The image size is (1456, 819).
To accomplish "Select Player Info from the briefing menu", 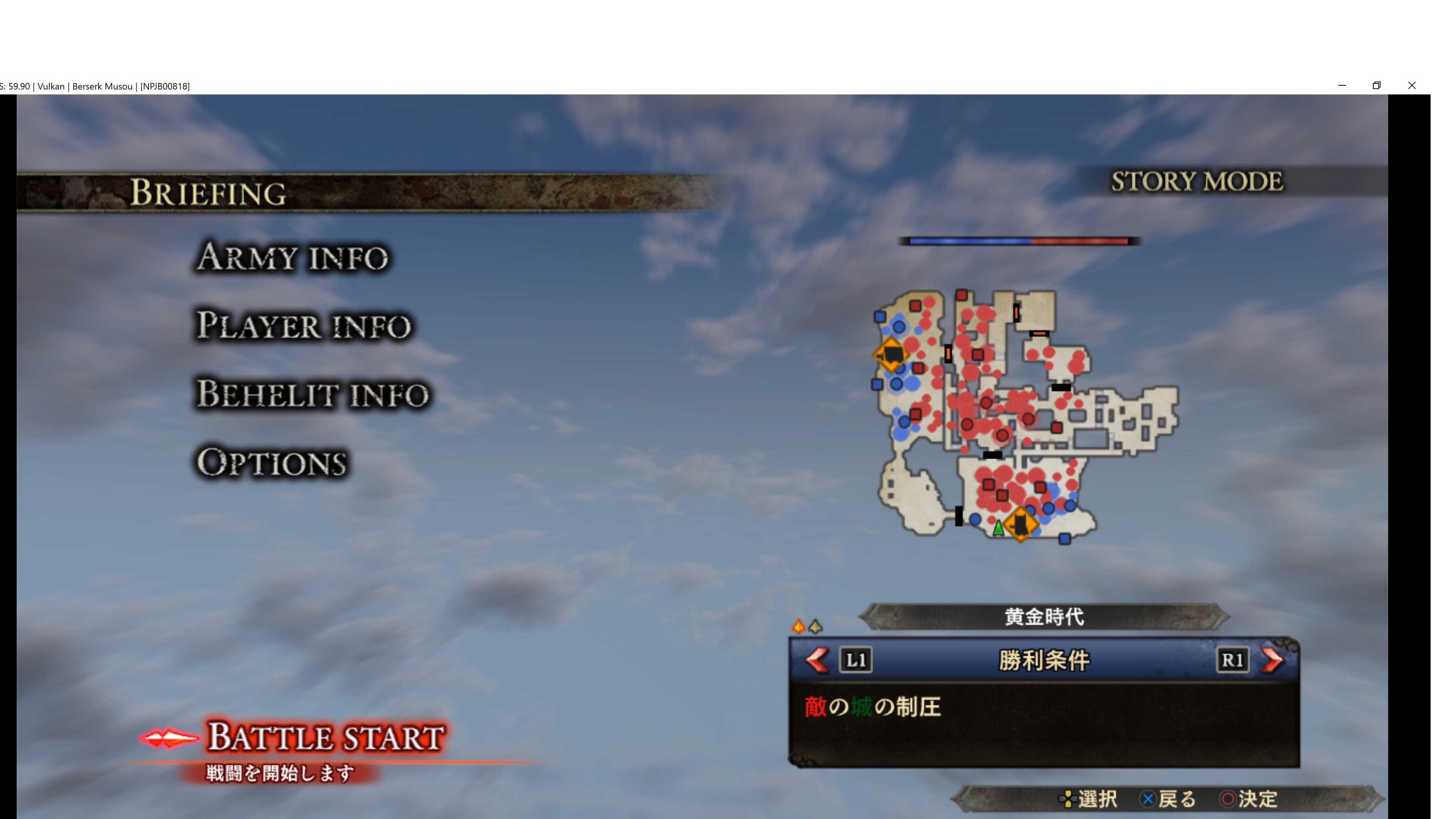I will (x=303, y=326).
